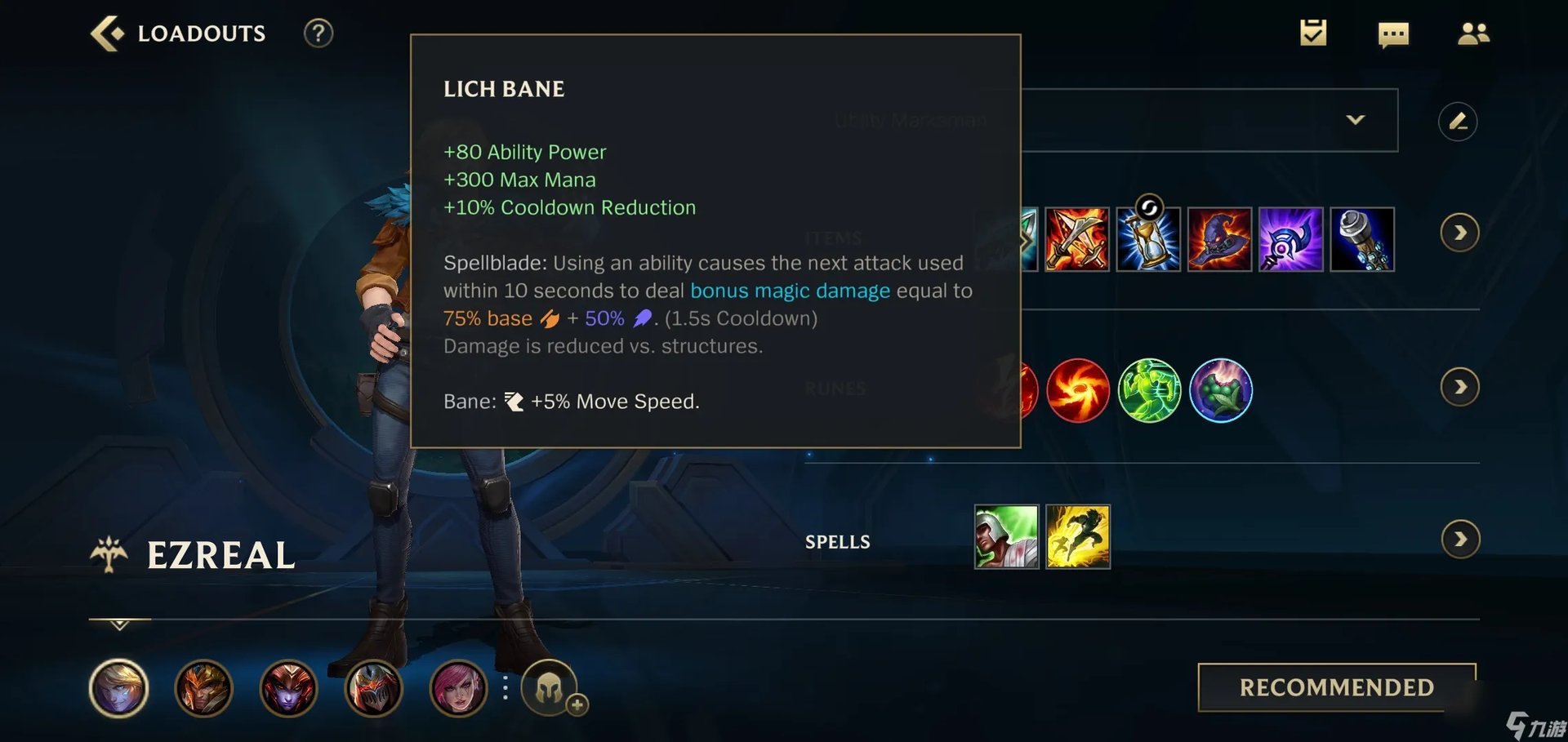Select the Stasis hourglass item icon

(1148, 239)
